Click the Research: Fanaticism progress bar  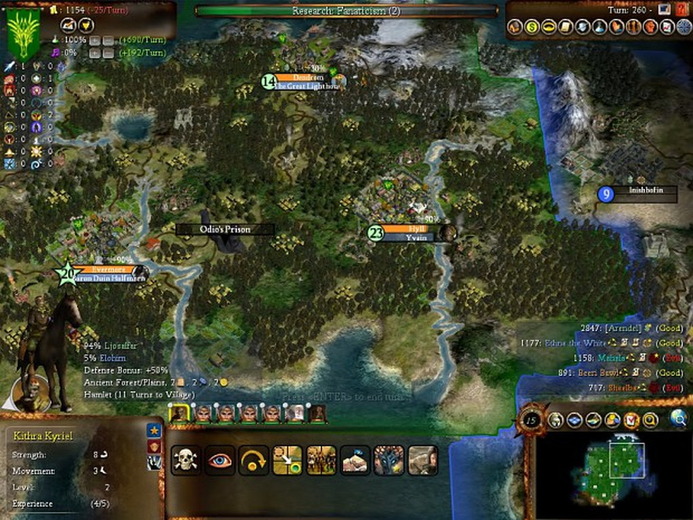pyautogui.click(x=346, y=11)
